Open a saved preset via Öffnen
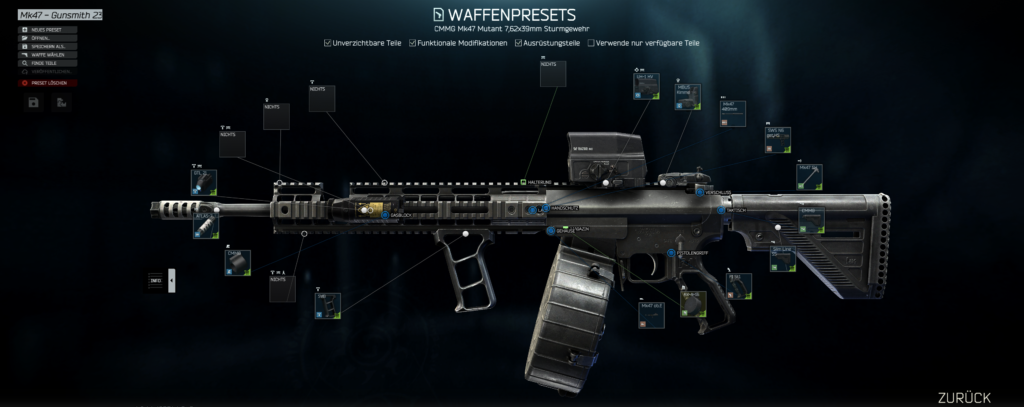 [48, 38]
